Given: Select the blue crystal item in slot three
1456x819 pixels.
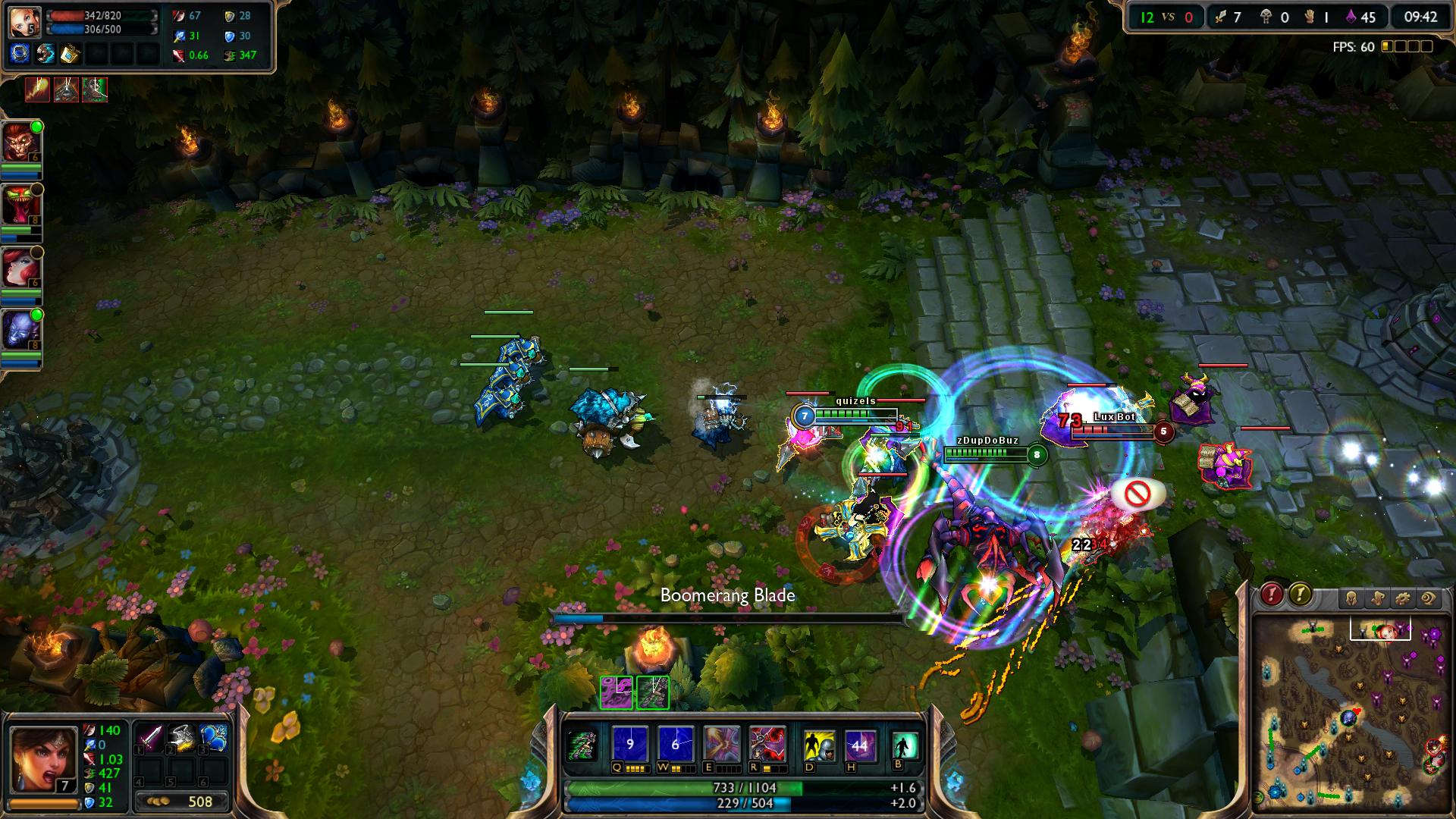Looking at the screenshot, I should click(x=213, y=738).
